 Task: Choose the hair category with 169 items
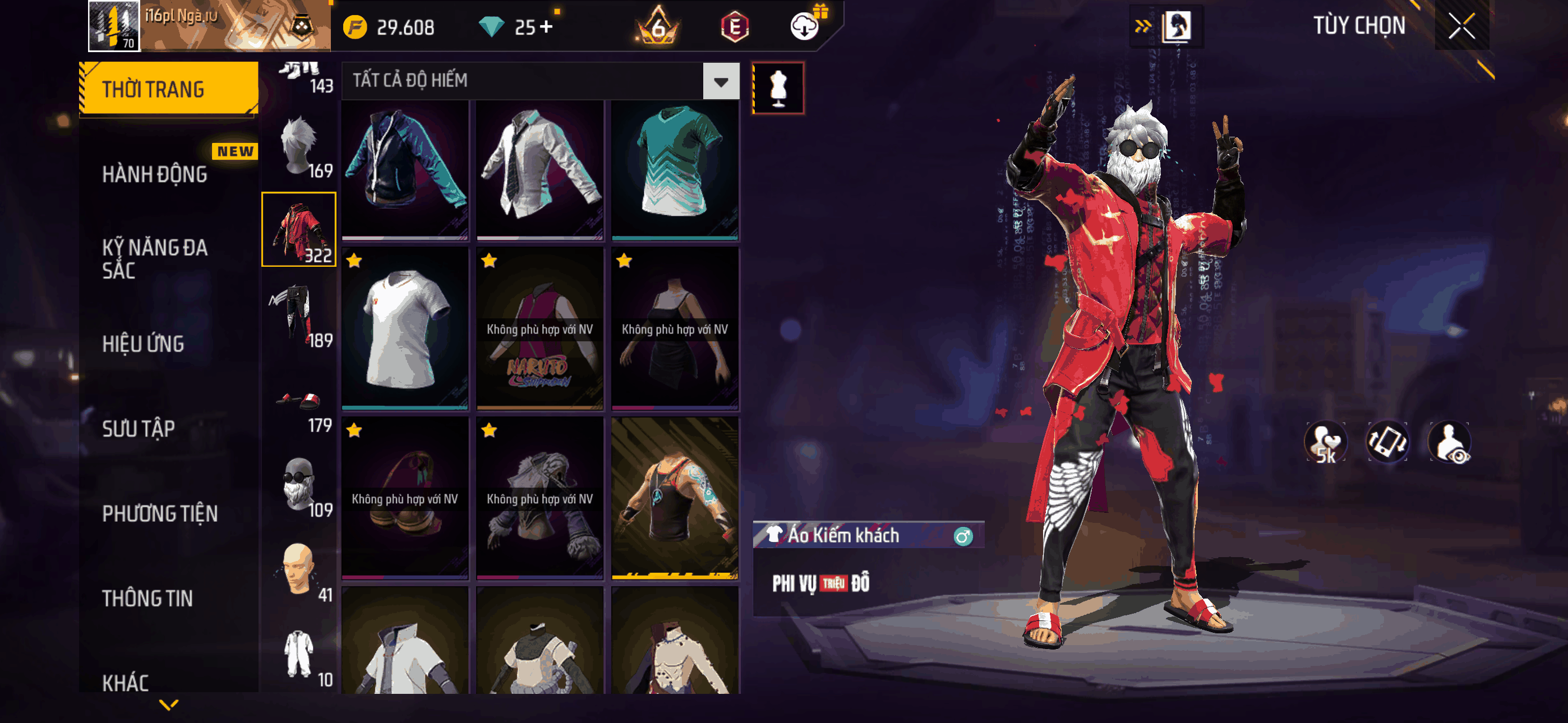299,147
